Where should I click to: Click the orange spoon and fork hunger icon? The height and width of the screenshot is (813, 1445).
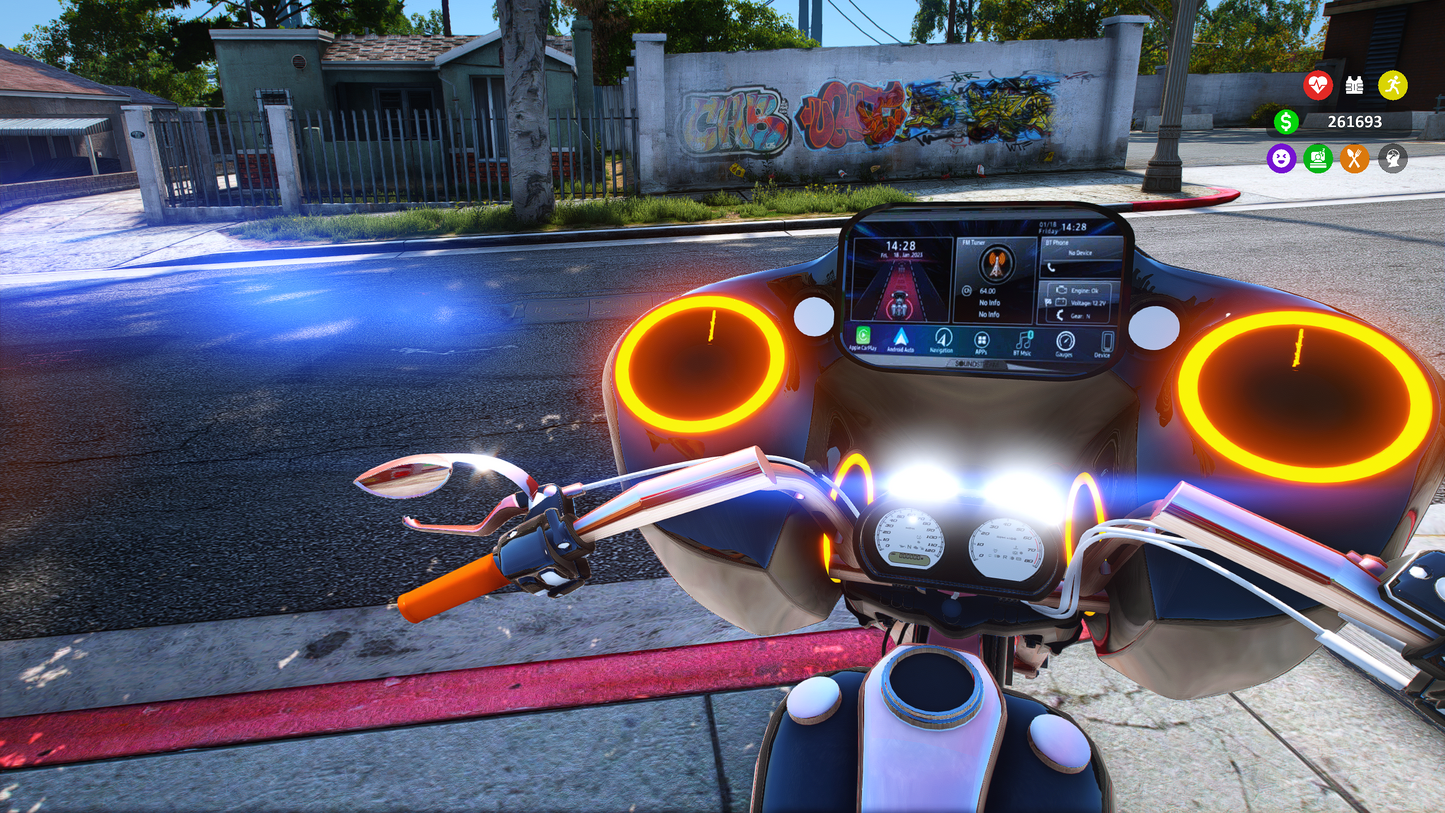(1355, 158)
